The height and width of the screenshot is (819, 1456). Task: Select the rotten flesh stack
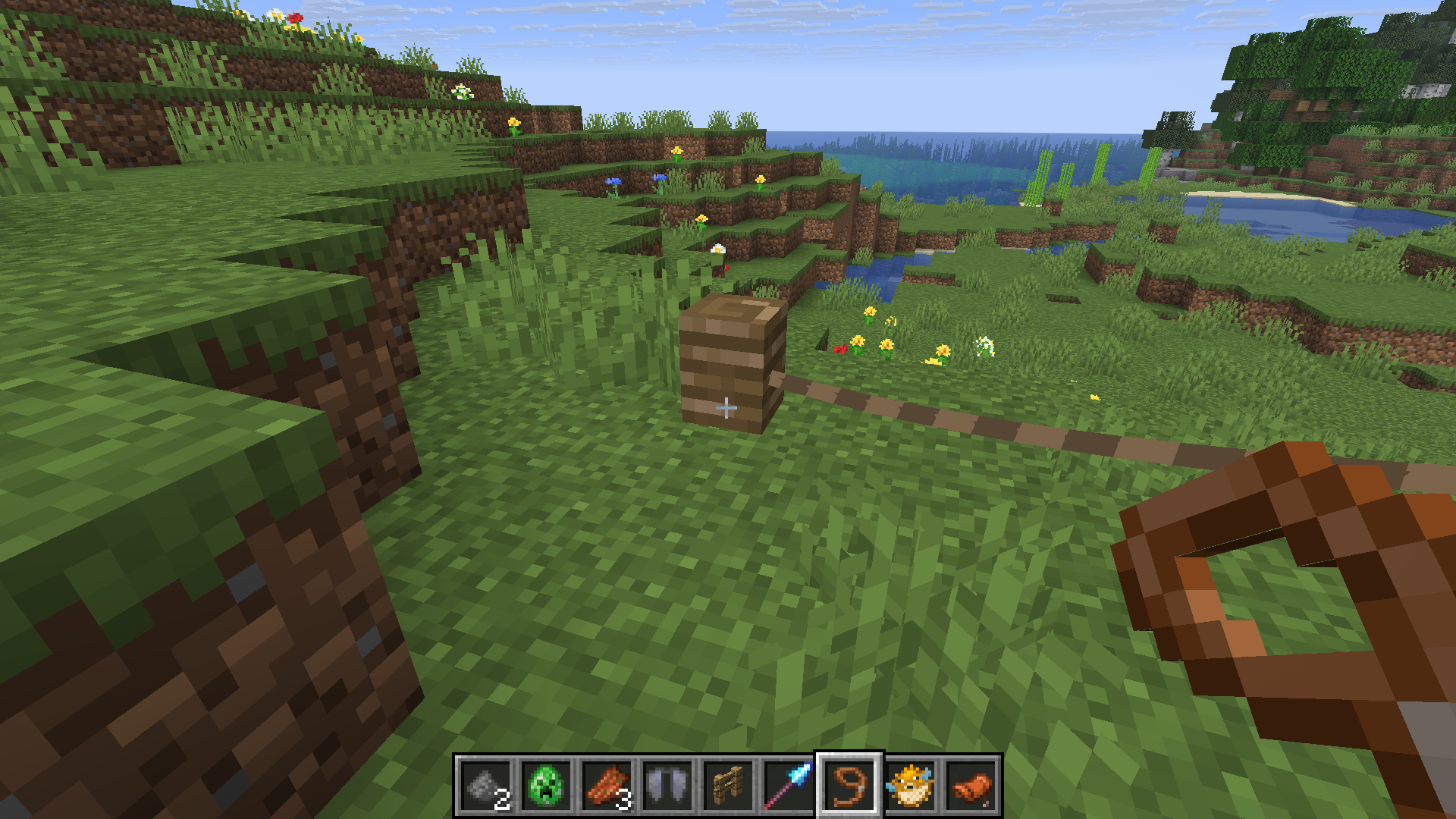607,786
